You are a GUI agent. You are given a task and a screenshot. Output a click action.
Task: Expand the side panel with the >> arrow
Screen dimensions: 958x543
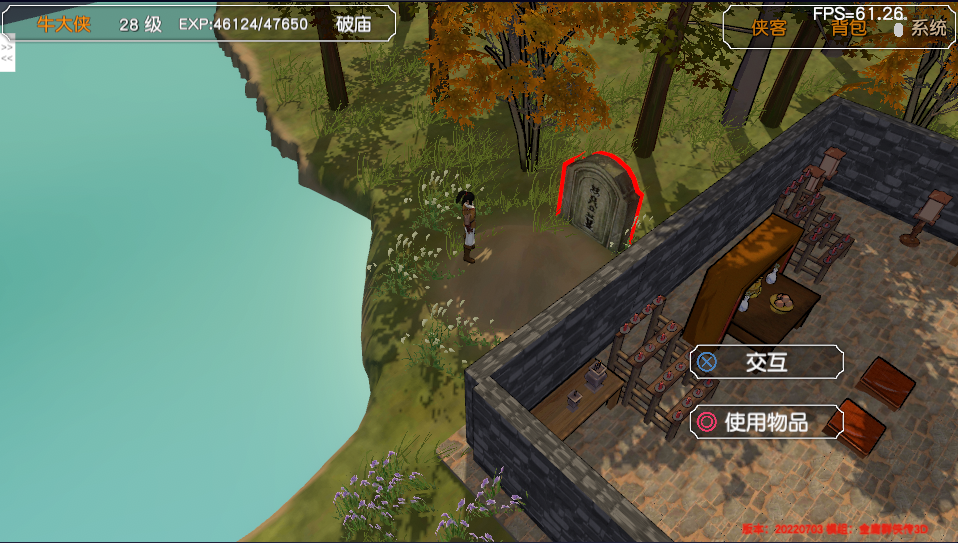[x=7, y=47]
